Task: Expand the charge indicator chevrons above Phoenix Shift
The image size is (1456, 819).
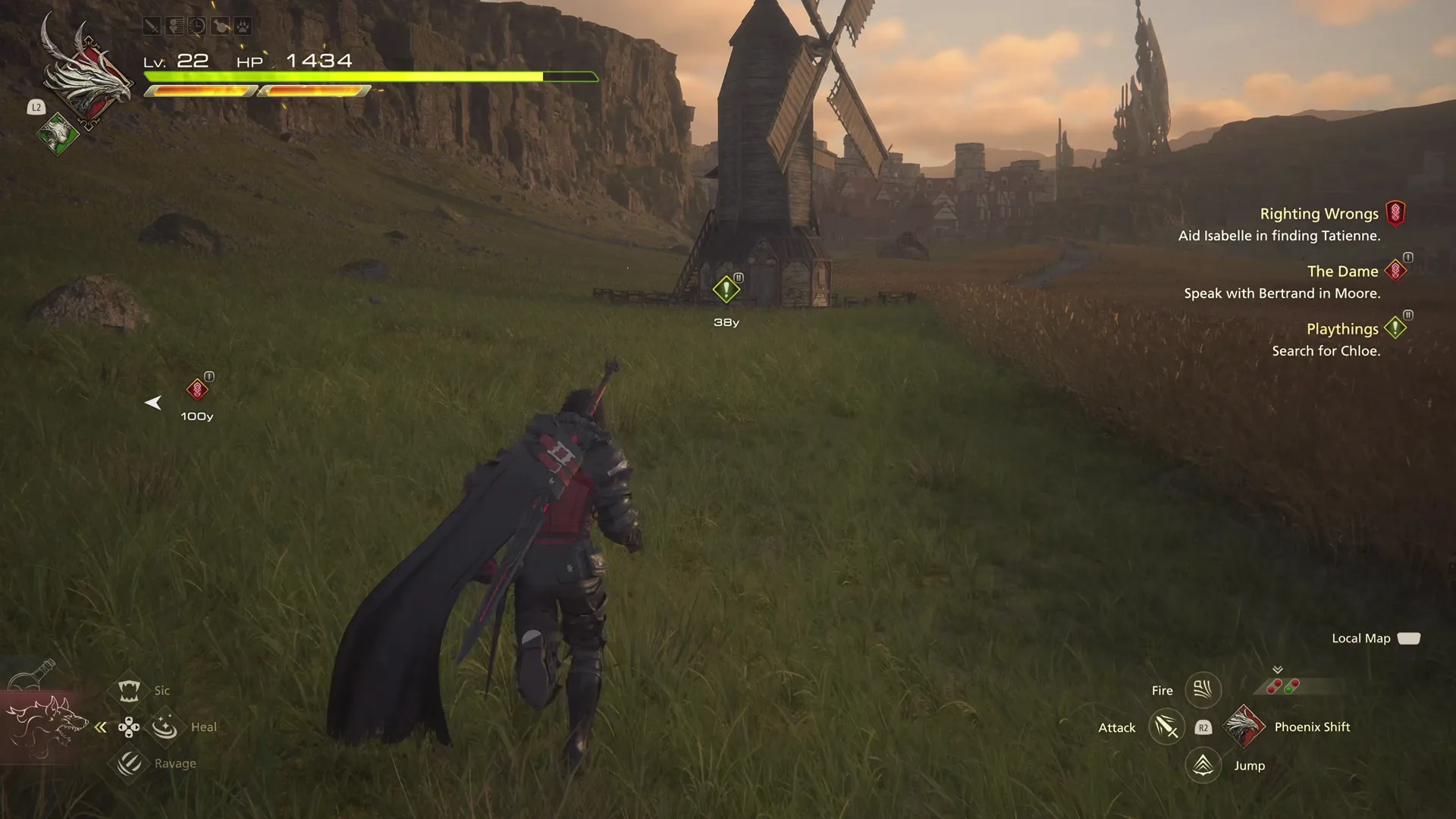Action: point(1278,670)
